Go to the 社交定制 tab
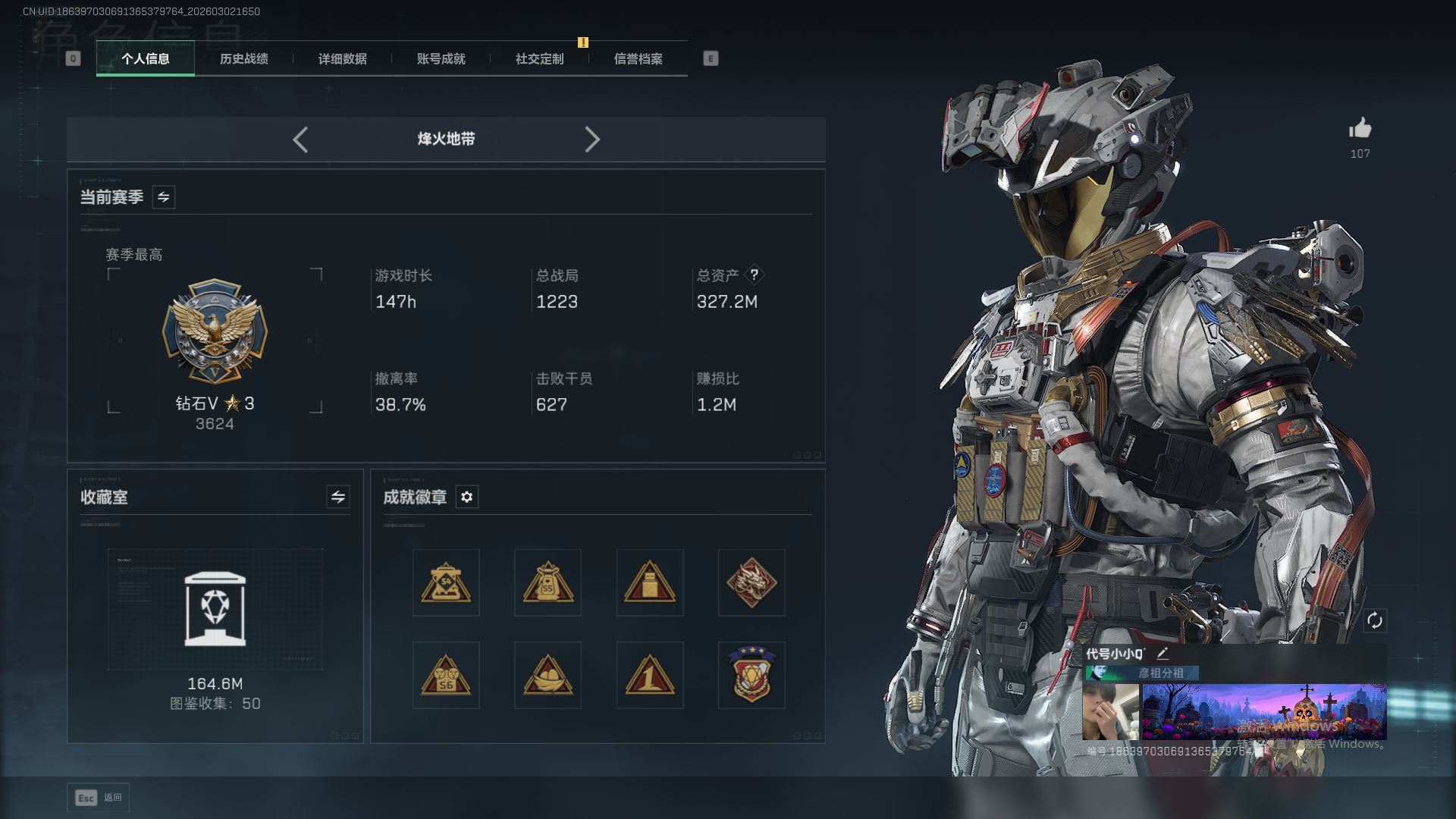This screenshot has width=1456, height=819. tap(539, 59)
